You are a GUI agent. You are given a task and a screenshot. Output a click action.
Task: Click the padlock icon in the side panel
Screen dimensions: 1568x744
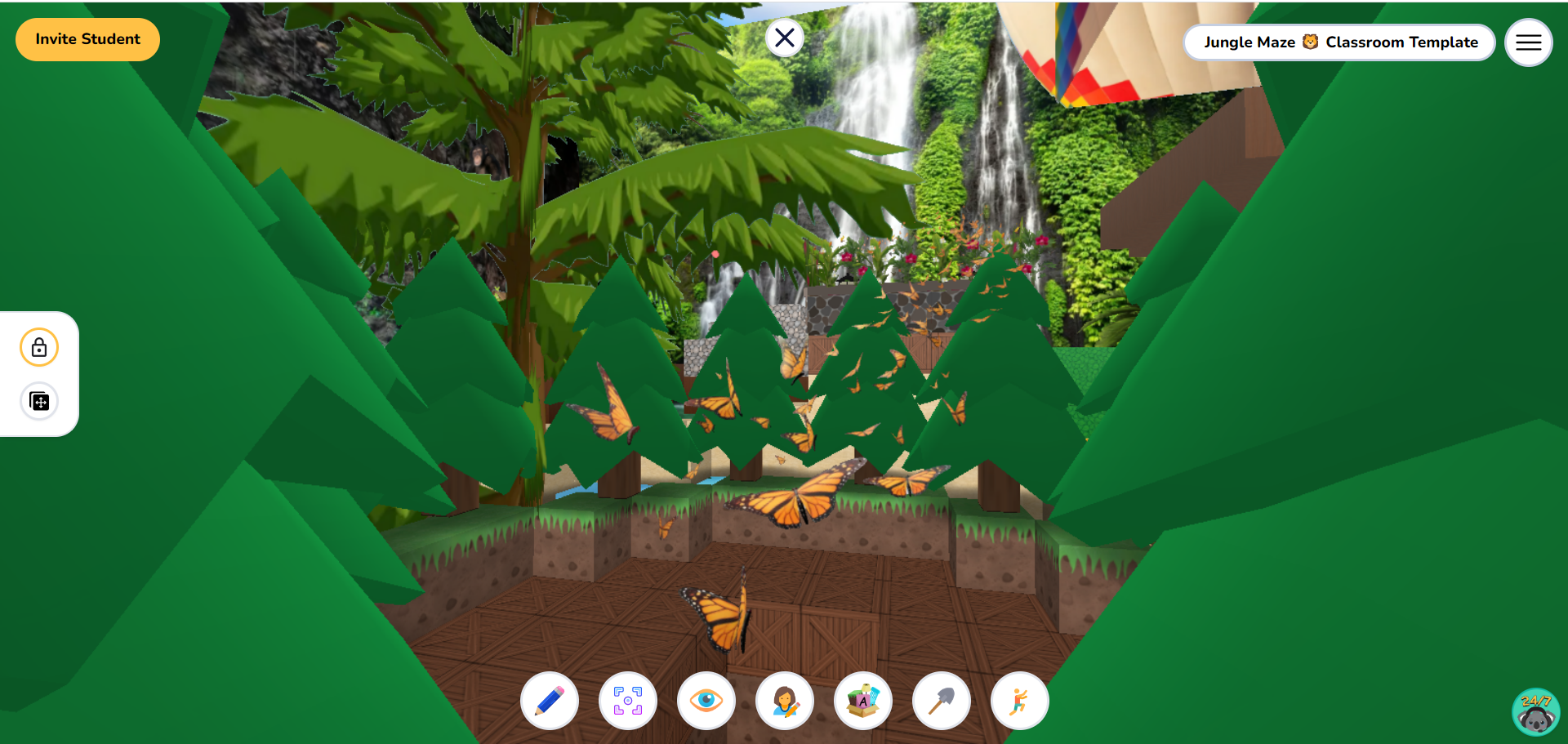point(39,346)
